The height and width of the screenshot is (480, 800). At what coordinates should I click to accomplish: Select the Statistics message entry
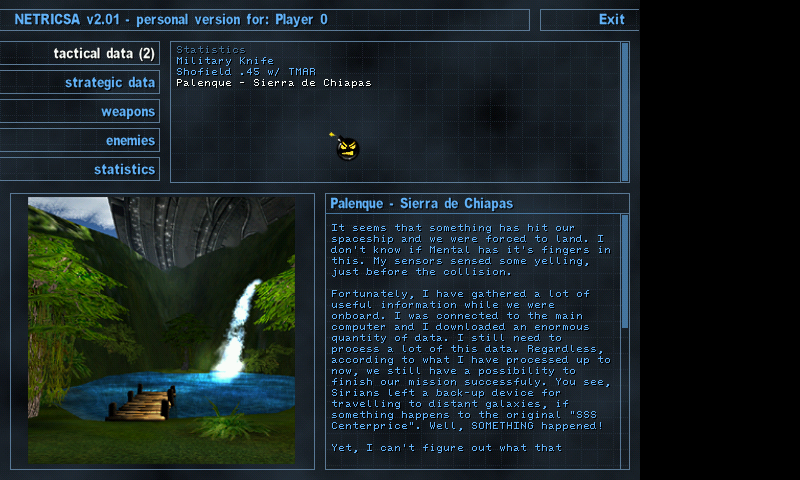tap(211, 50)
